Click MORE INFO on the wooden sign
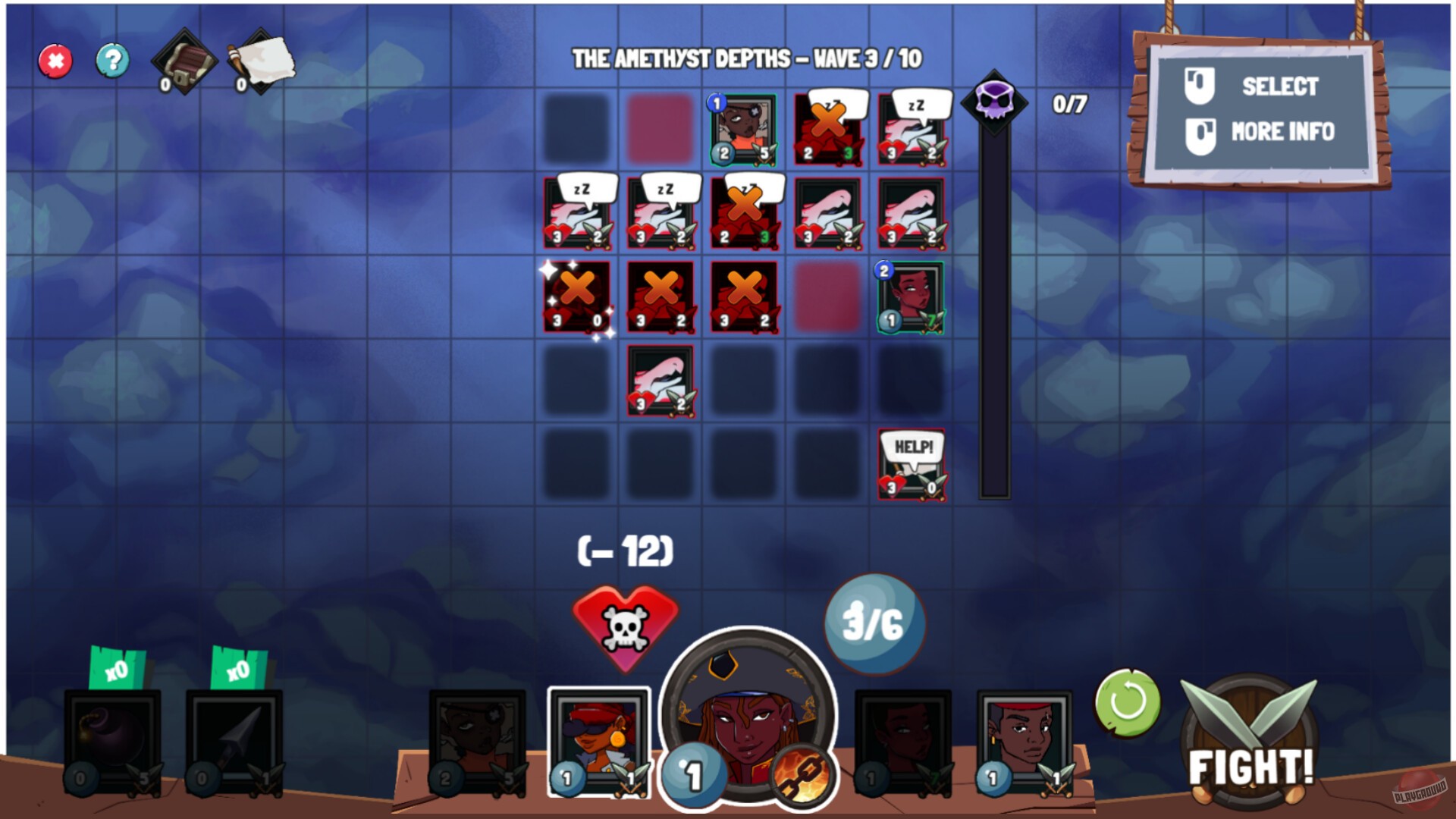Screen dimensions: 1456x819 pos(1282,130)
